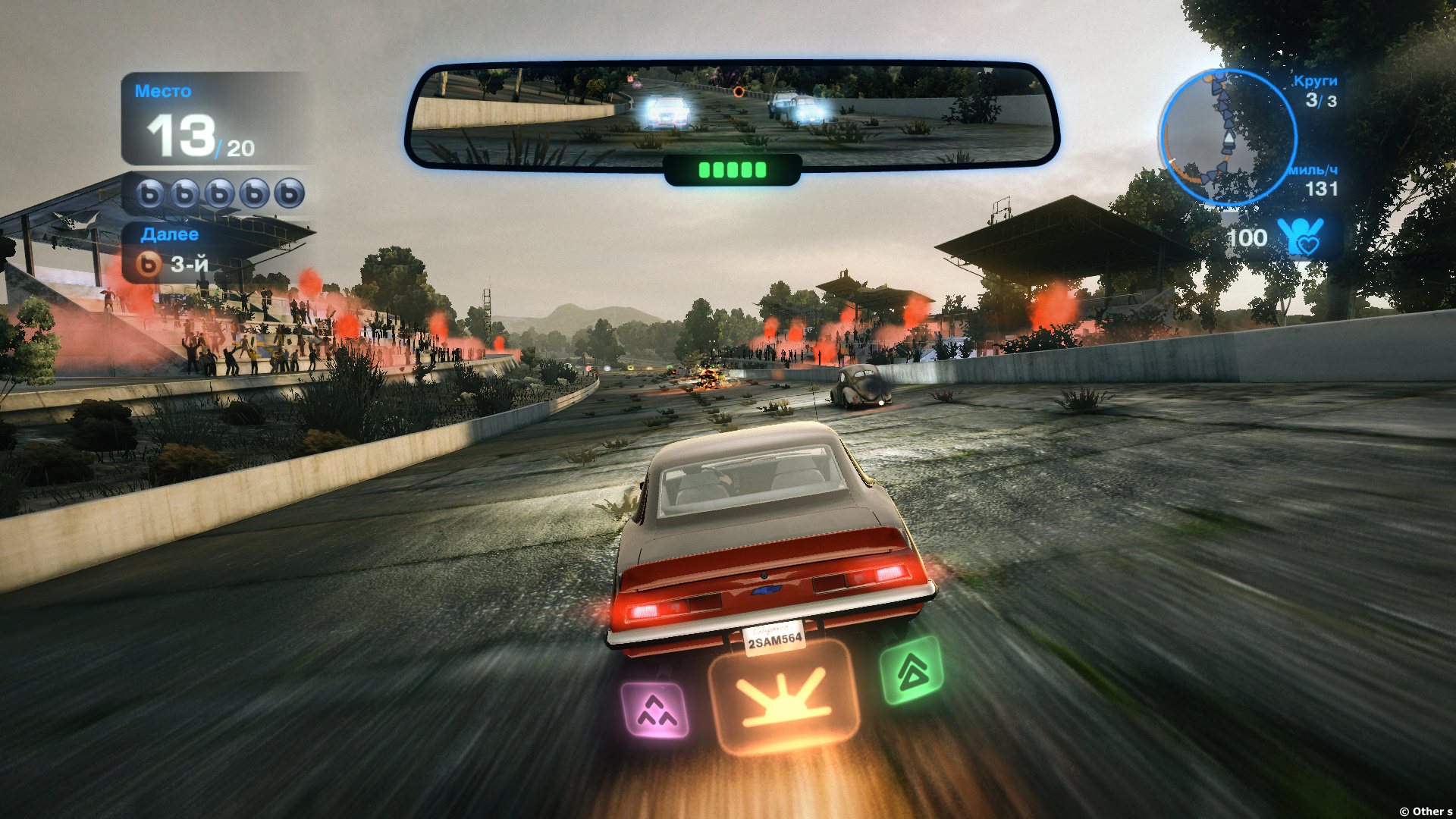Click the rear-view mirror display
Image resolution: width=1456 pixels, height=819 pixels.
click(x=731, y=115)
